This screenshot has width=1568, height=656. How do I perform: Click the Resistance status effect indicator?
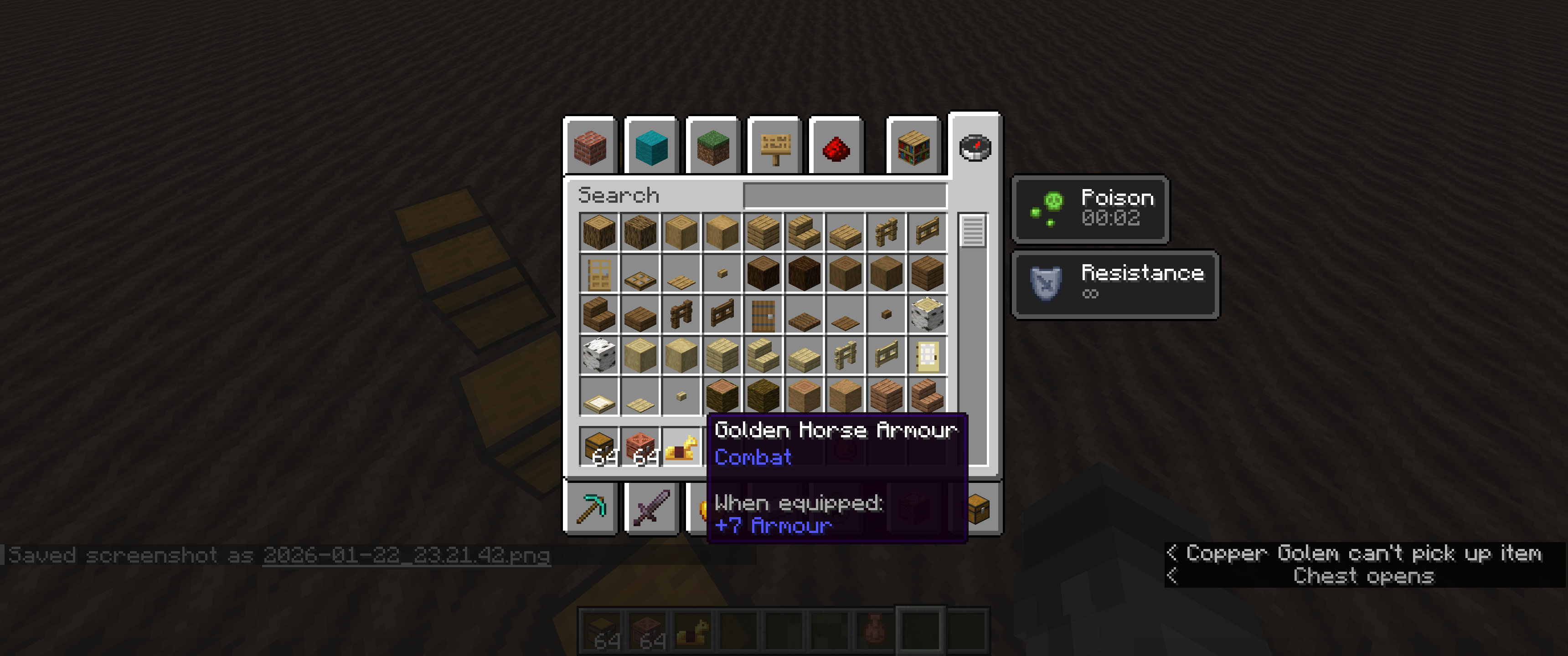(1115, 284)
